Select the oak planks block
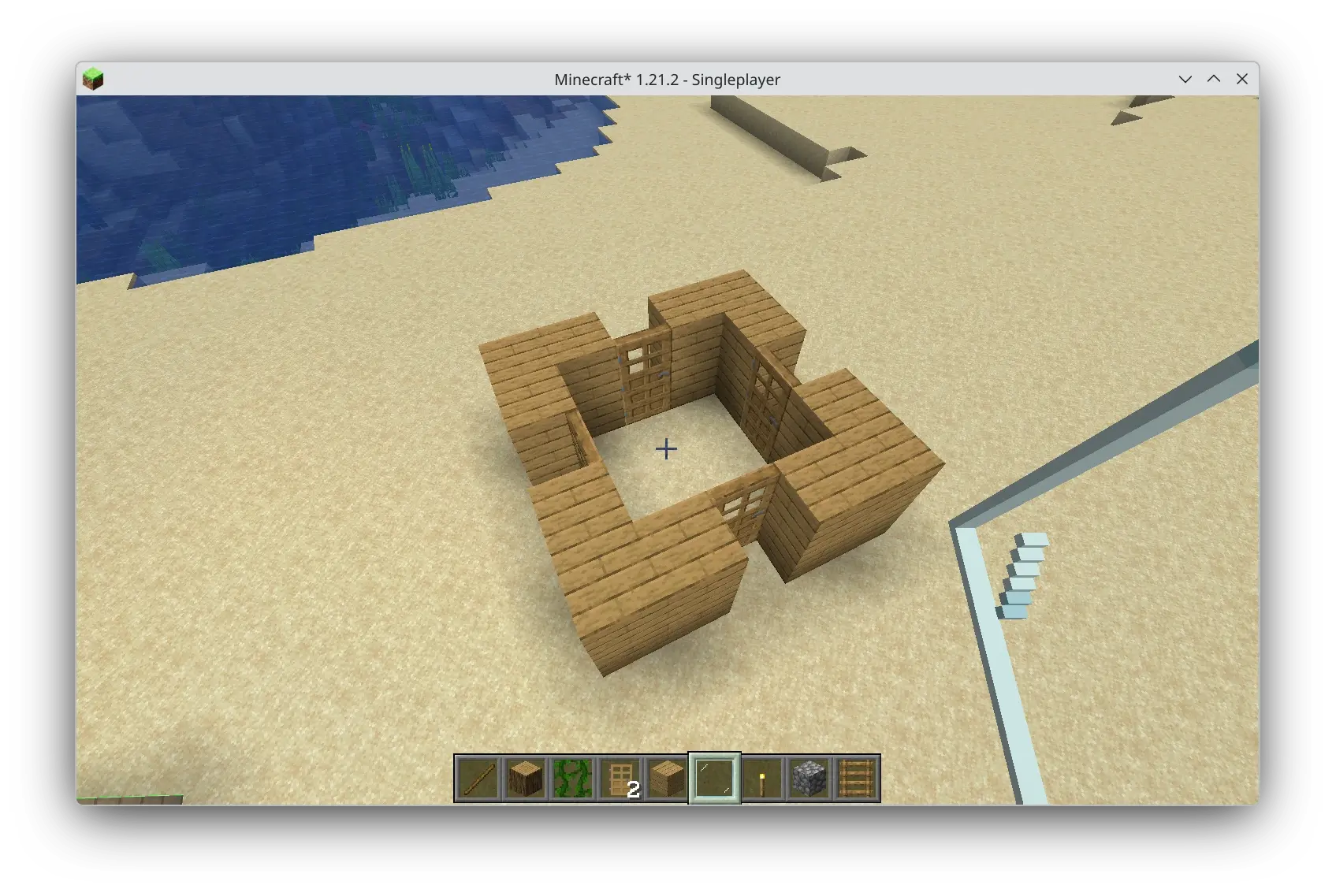1336x896 pixels. tap(667, 779)
